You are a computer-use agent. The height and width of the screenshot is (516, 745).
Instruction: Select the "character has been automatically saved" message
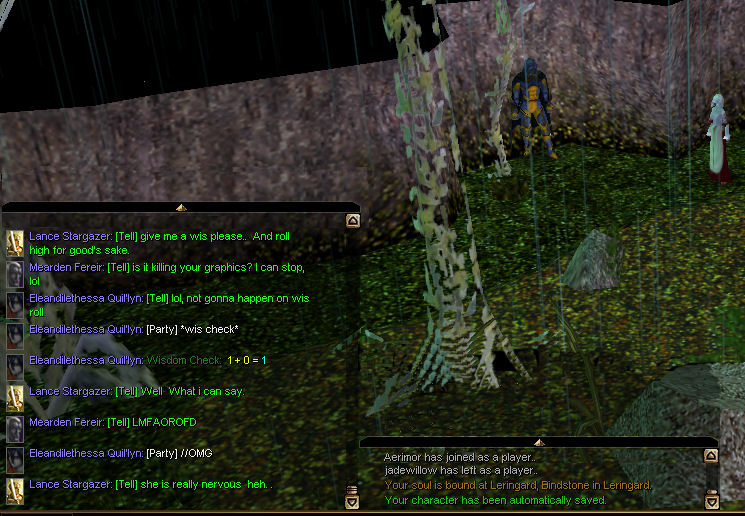tap(495, 500)
